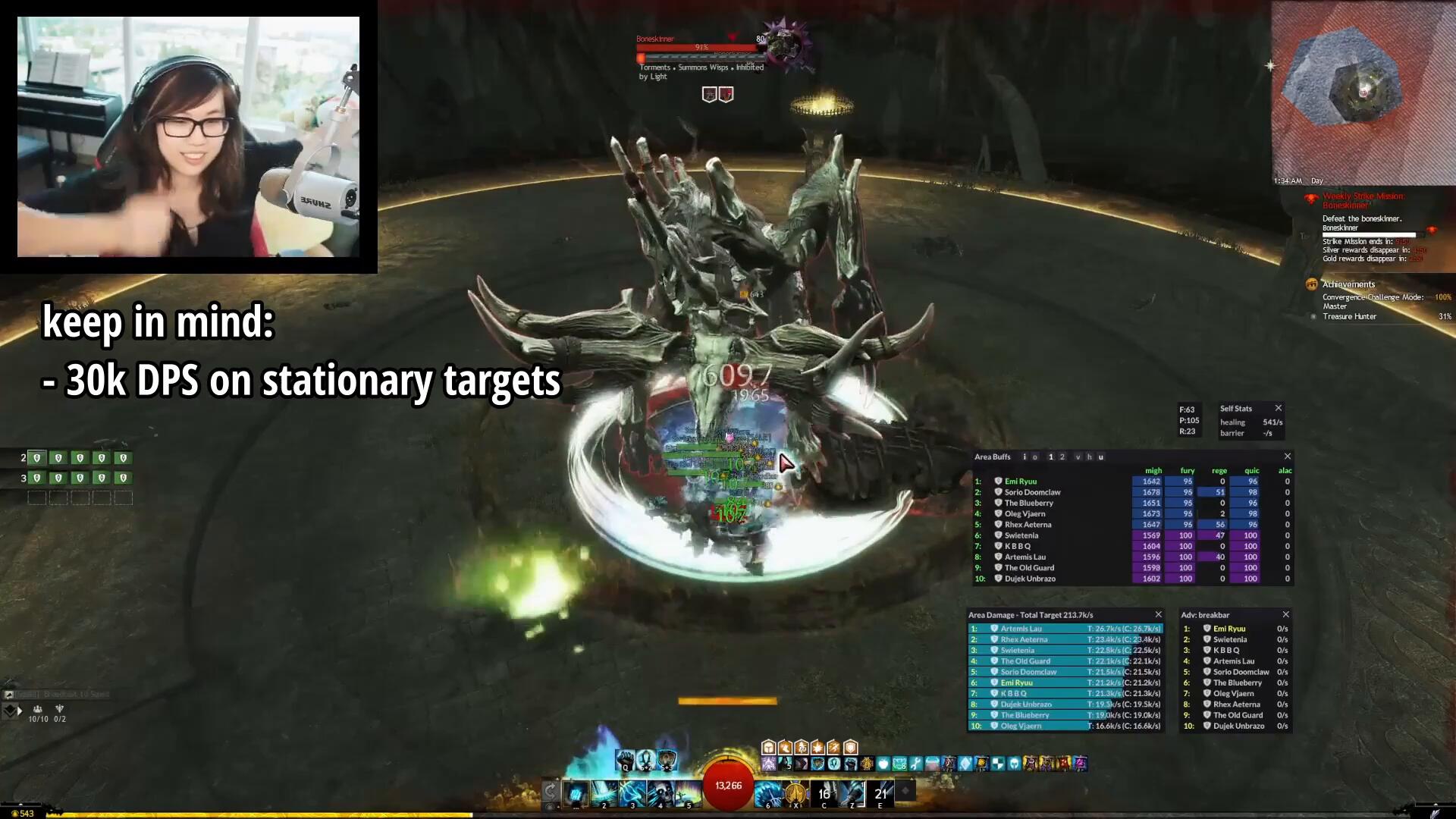Activate the elite skill bound to E
This screenshot has width=1456, height=819.
(880, 792)
